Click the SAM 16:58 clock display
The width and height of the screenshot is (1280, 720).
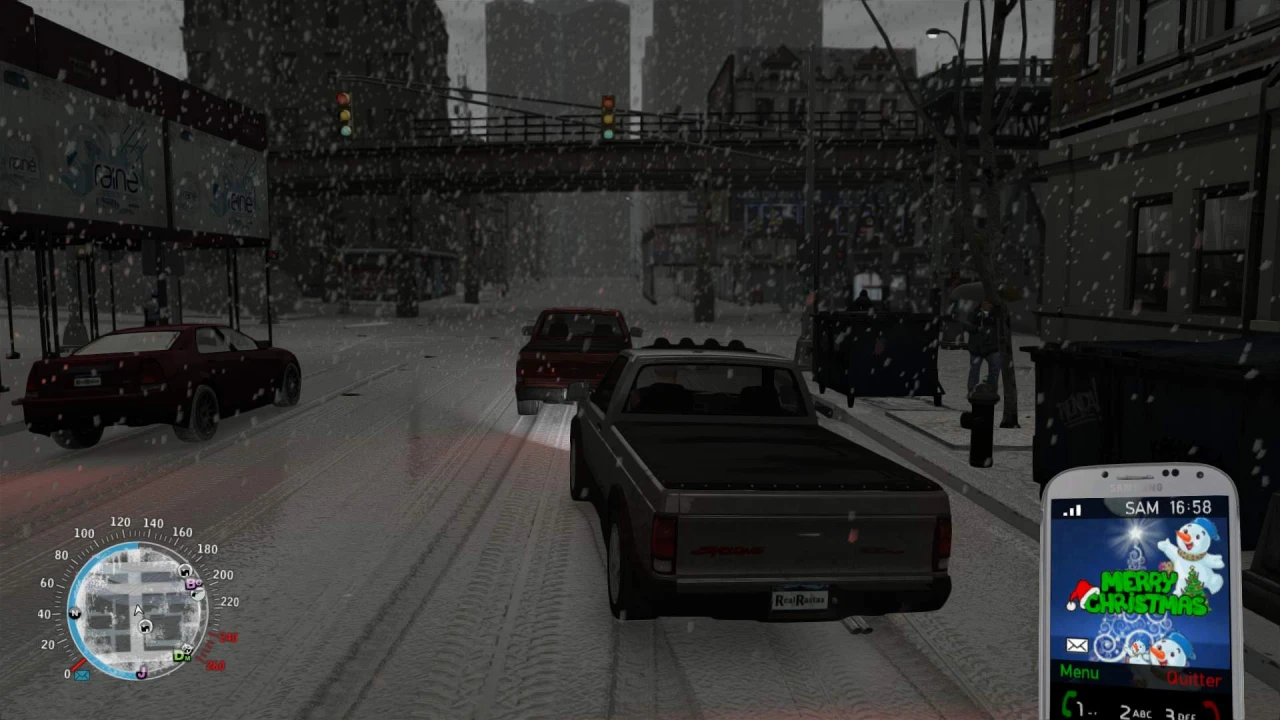[1168, 507]
